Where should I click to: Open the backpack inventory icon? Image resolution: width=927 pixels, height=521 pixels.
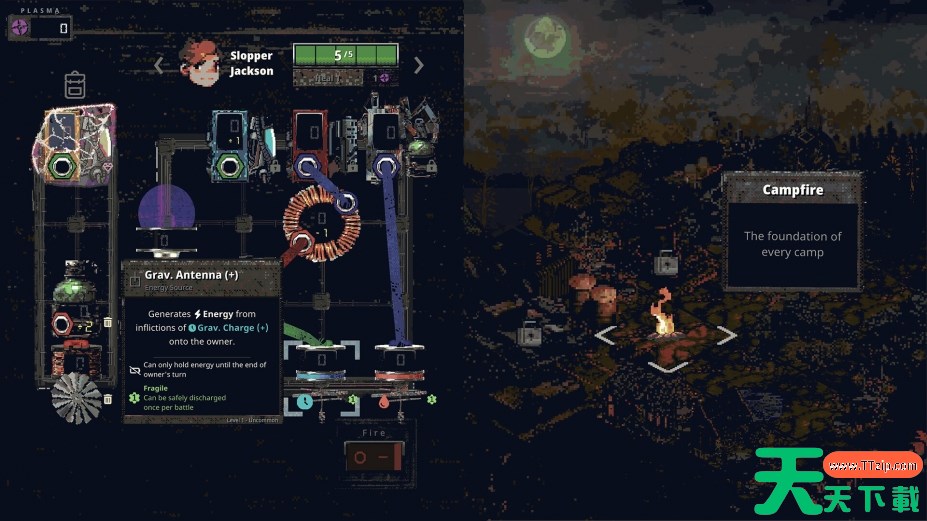click(x=76, y=85)
